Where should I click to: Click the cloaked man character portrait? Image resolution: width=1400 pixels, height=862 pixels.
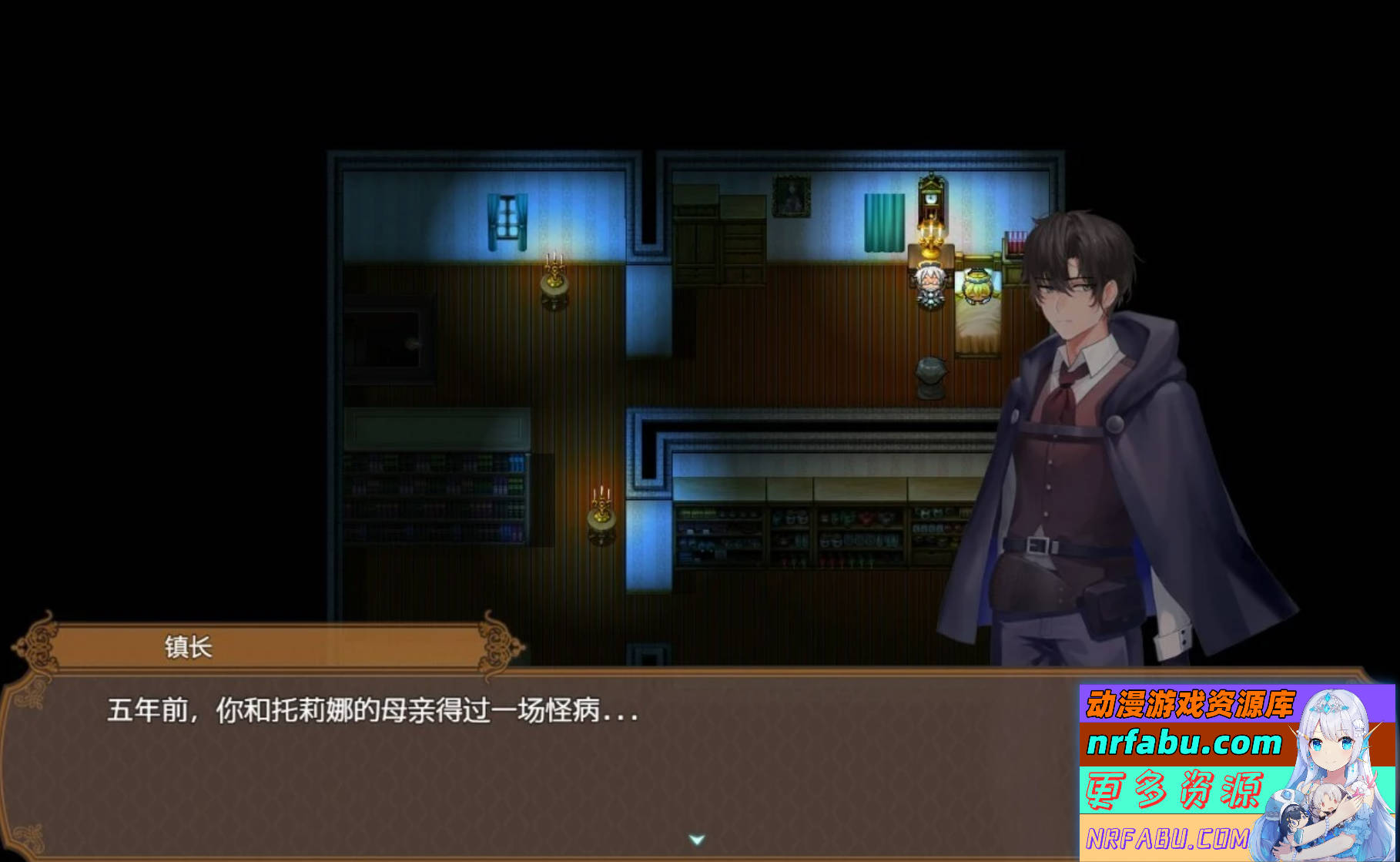tap(1078, 424)
